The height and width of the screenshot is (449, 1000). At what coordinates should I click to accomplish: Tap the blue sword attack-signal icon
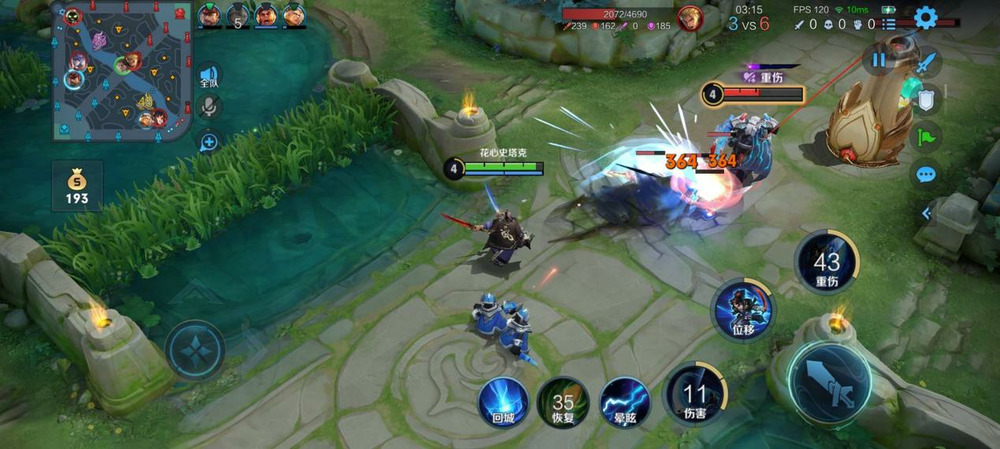pyautogui.click(x=927, y=62)
